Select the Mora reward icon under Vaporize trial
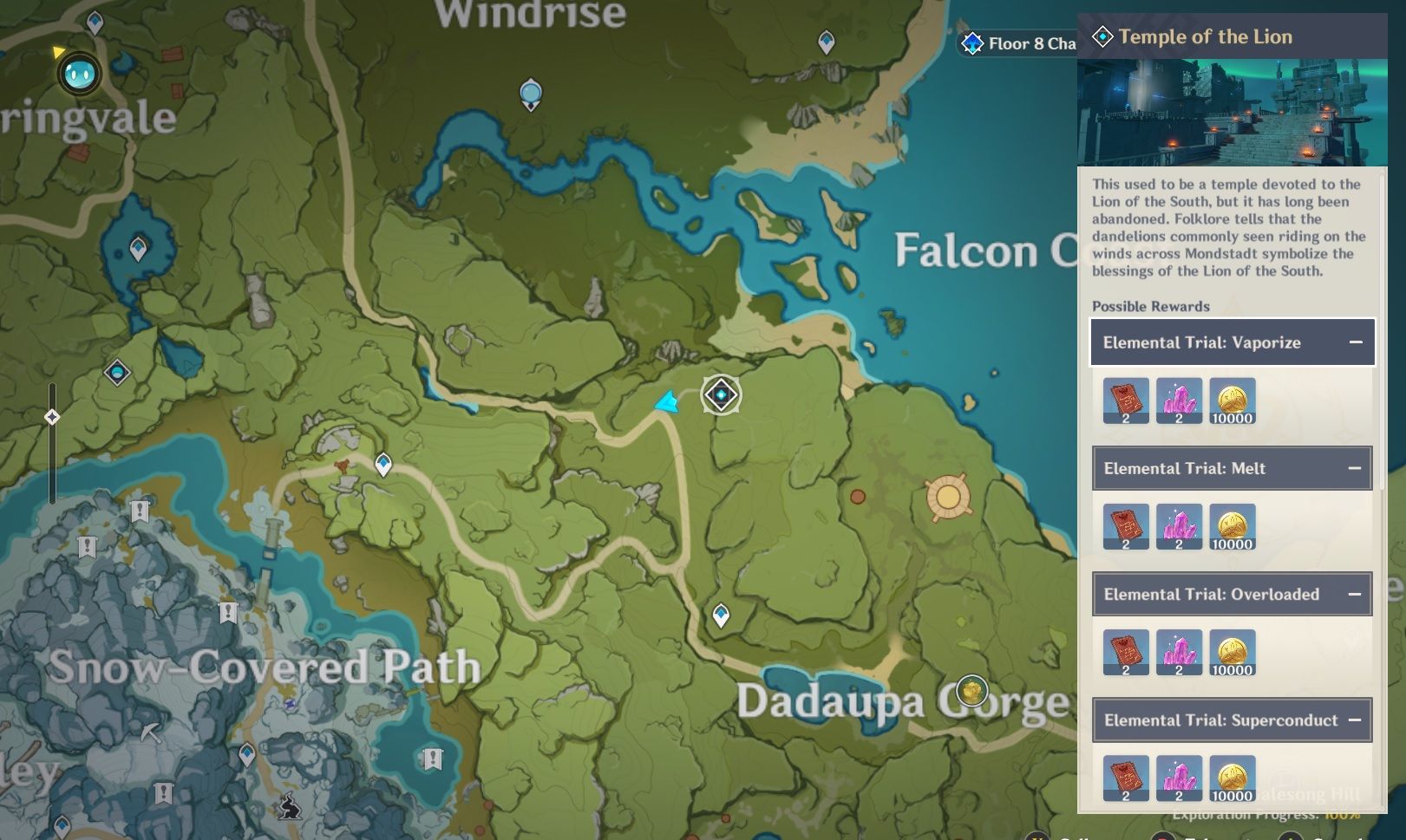Image resolution: width=1406 pixels, height=840 pixels. click(x=1234, y=400)
